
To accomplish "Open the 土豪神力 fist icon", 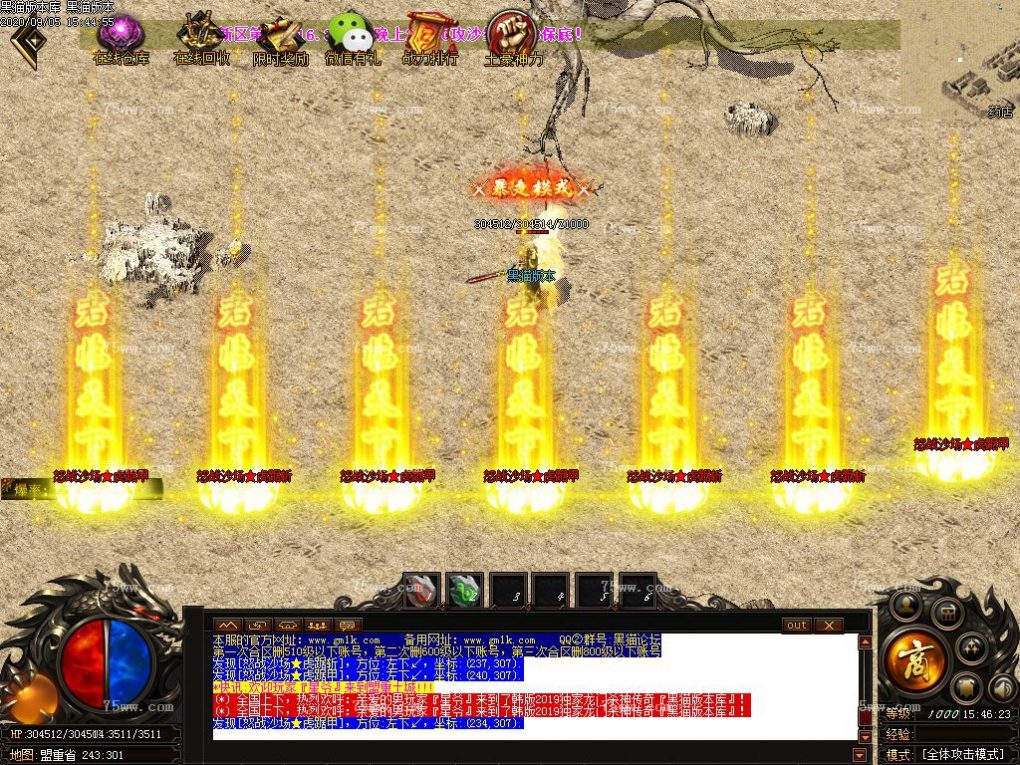I will (x=512, y=38).
